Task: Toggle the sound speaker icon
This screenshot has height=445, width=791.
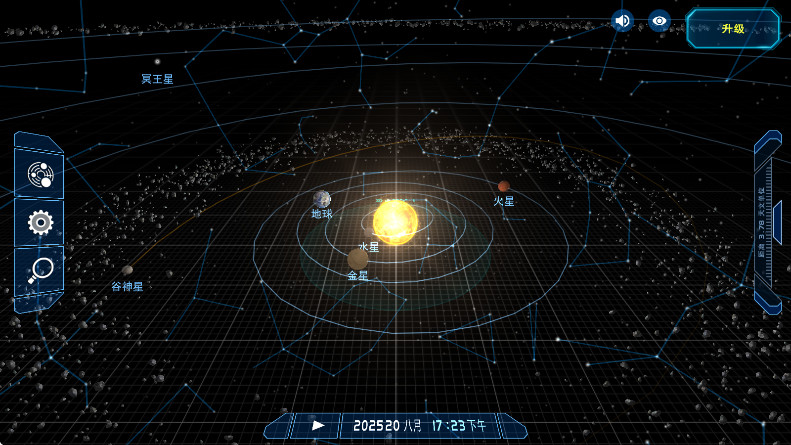Action: (623, 20)
